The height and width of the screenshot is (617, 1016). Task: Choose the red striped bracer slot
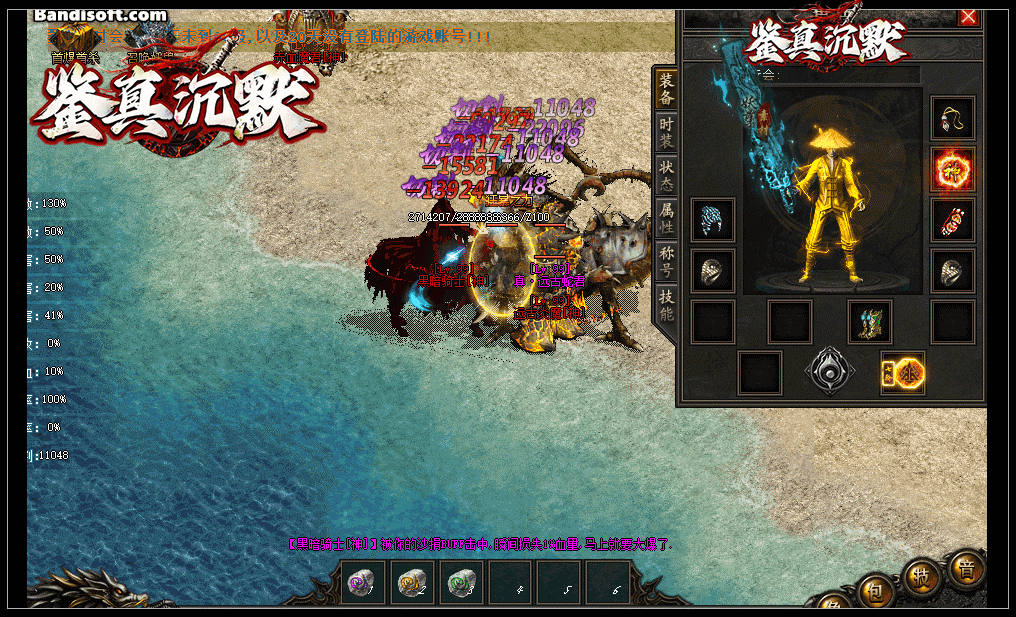tap(952, 220)
